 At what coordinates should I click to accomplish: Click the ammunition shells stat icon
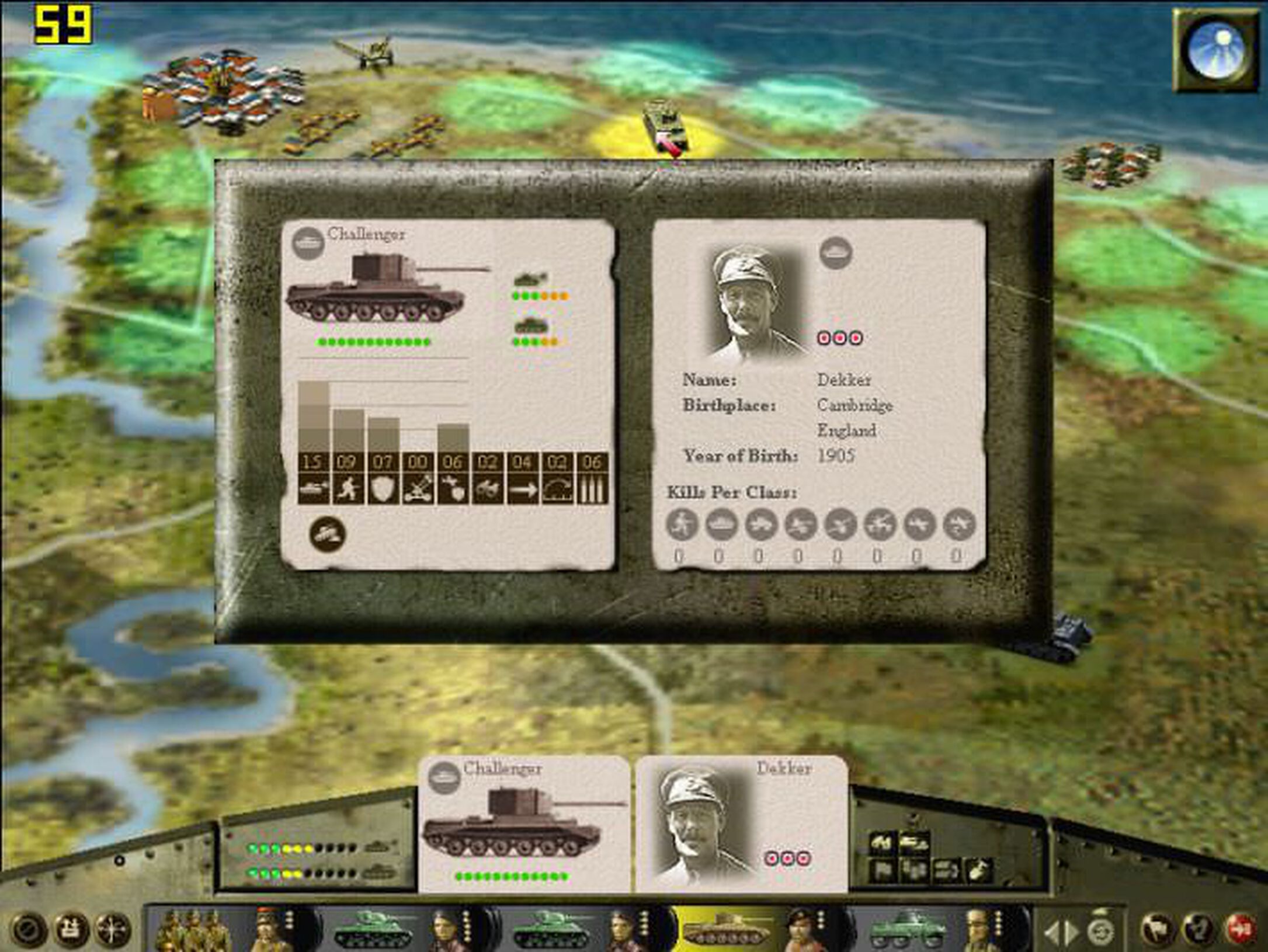(x=592, y=489)
